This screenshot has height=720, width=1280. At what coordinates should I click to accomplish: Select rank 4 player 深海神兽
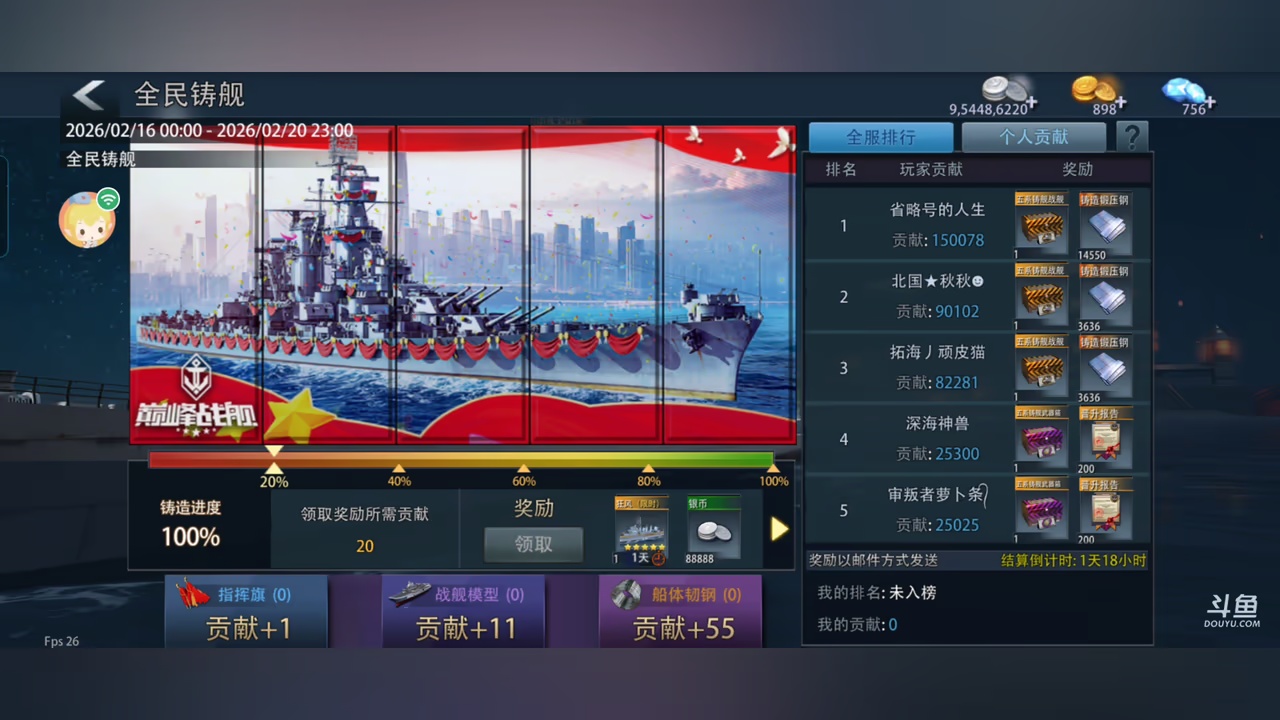[937, 438]
